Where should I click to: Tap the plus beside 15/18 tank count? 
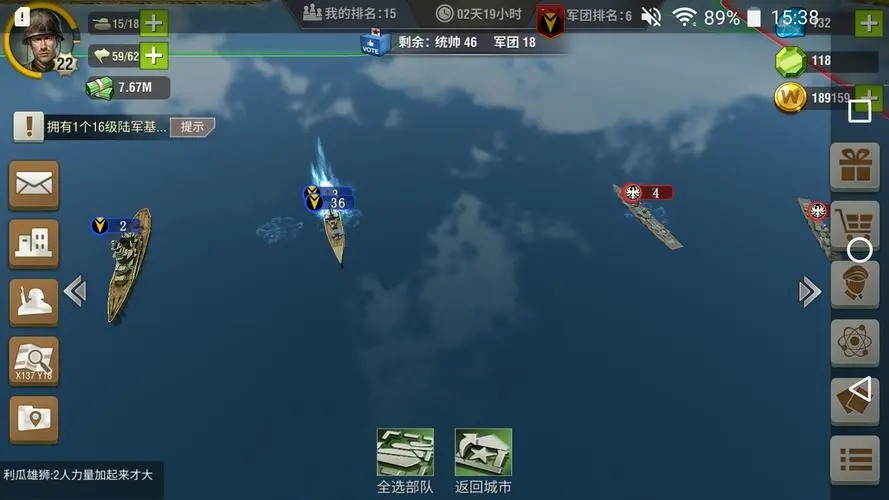tap(154, 23)
